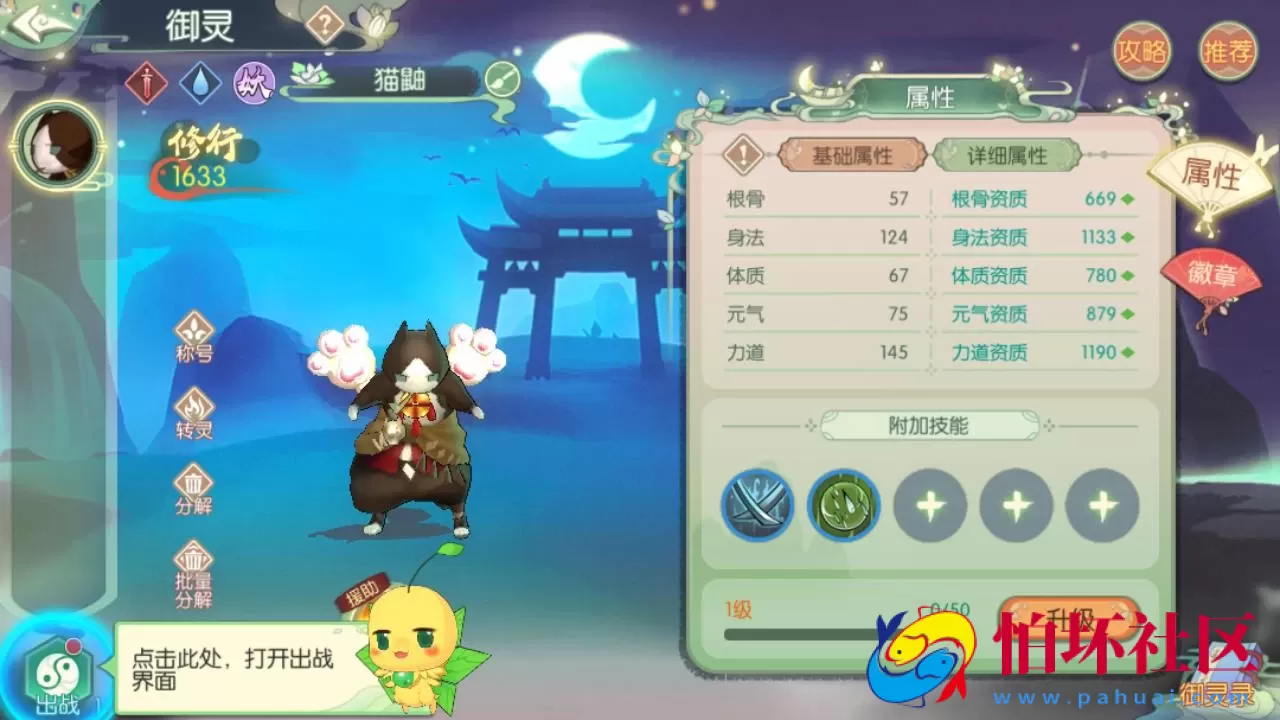Select the 转灵 sidebar icon
Viewport: 1280px width, 720px height.
pos(192,408)
